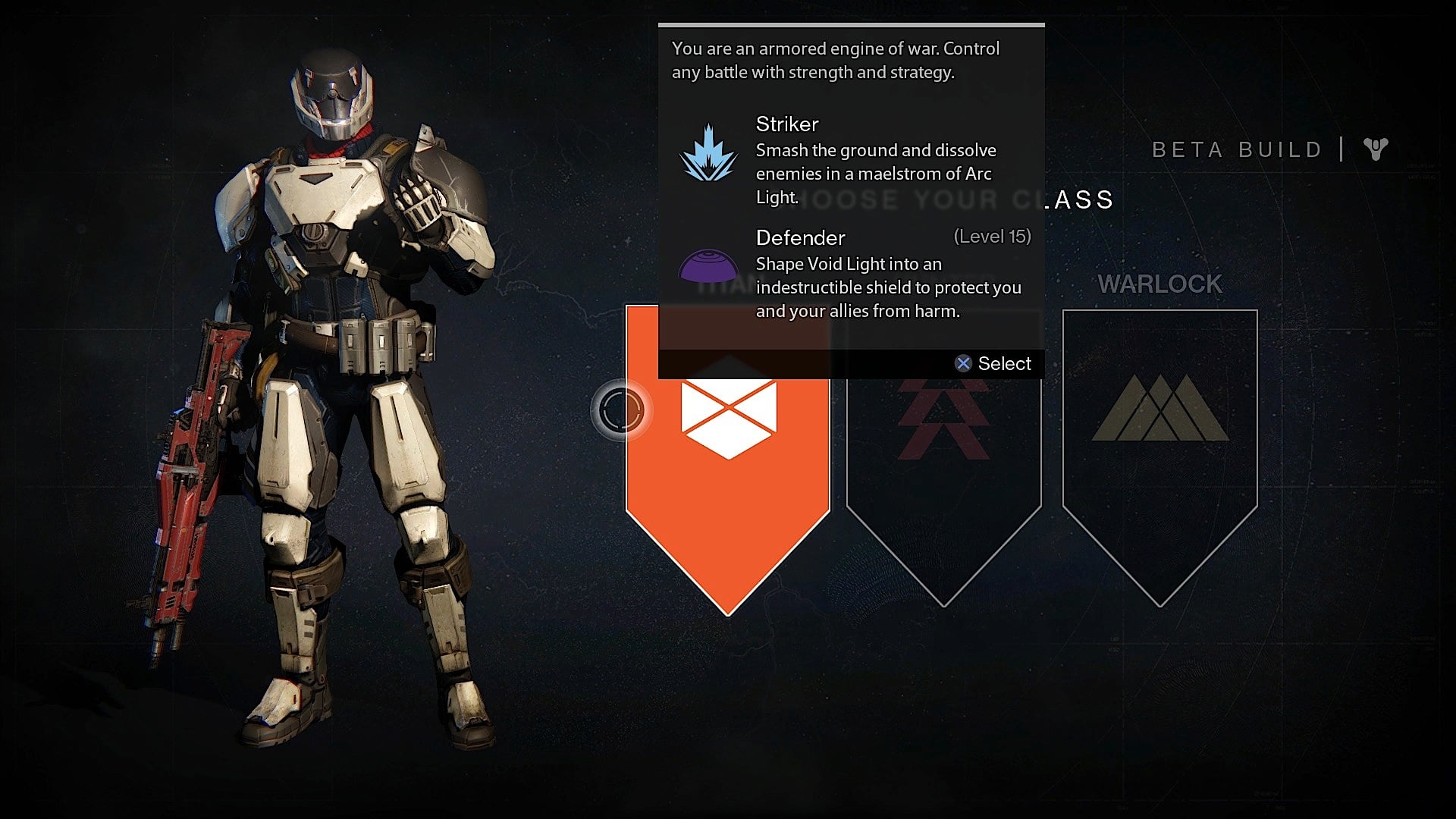Click the Defender subclass name
Viewport: 1456px width, 819px height.
(800, 237)
